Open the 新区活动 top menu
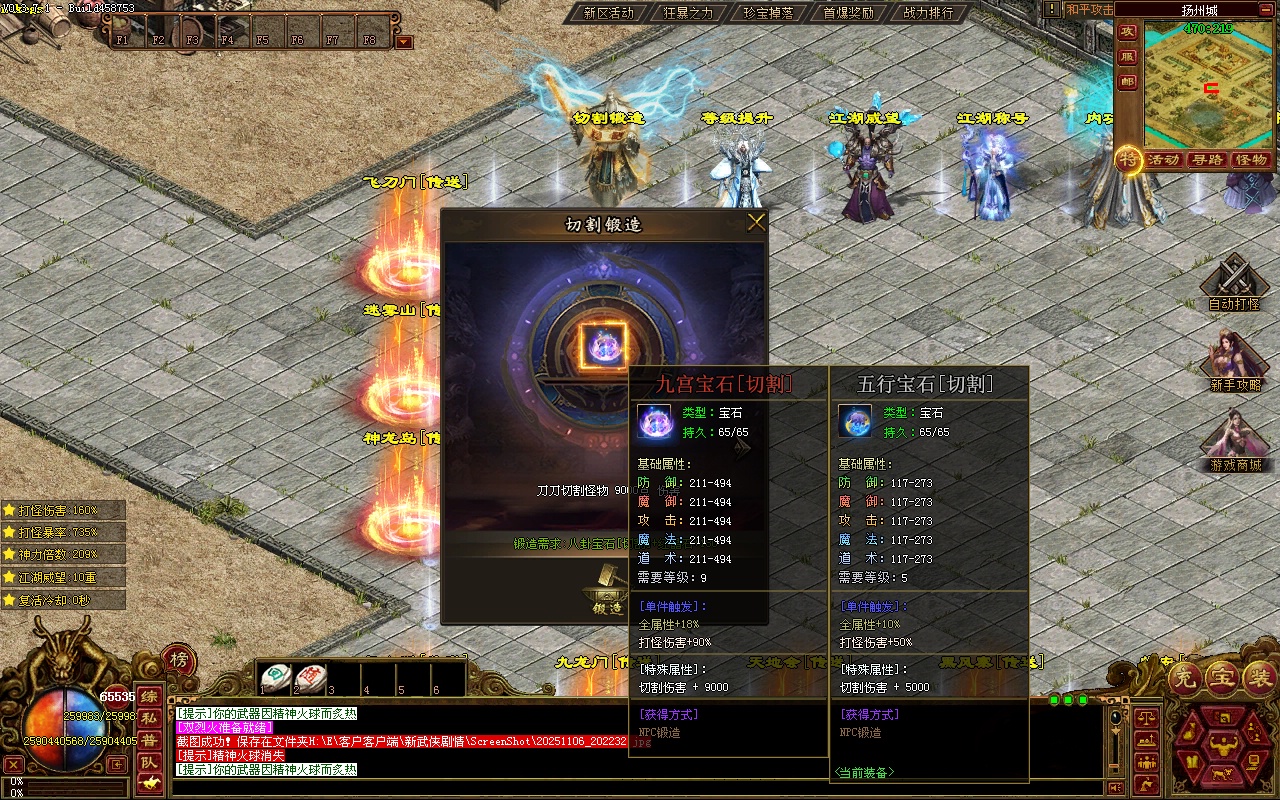 [x=608, y=13]
